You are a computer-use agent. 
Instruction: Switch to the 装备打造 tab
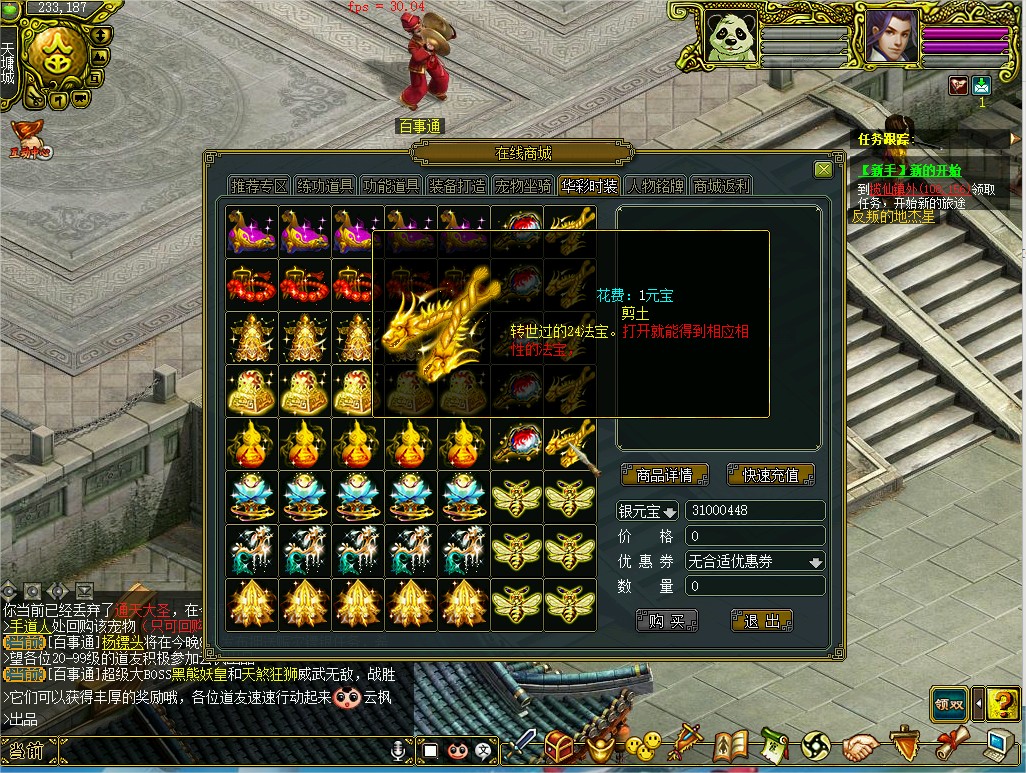(457, 186)
